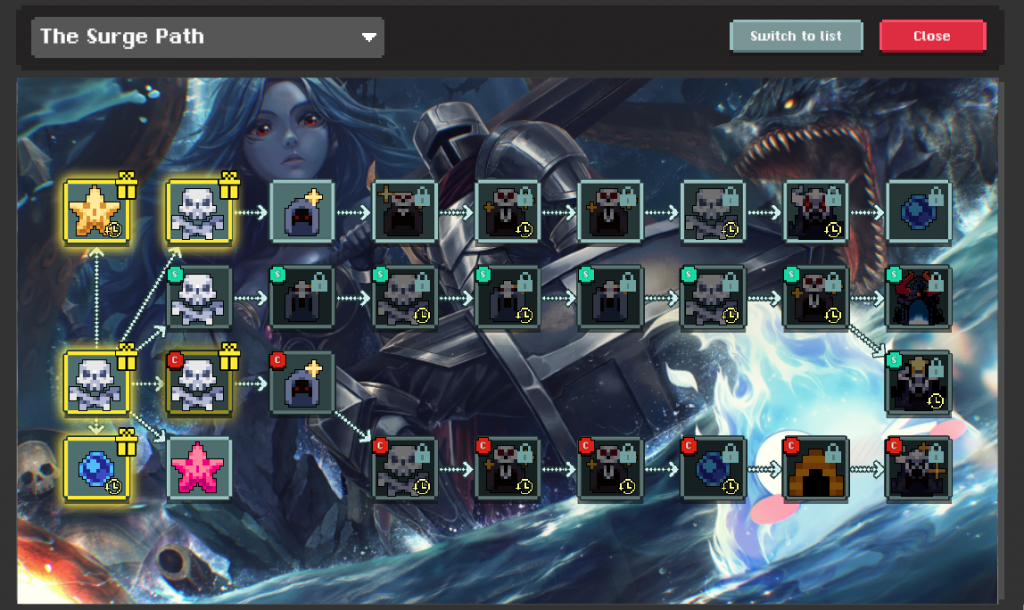Pick the orange cave node

point(815,468)
